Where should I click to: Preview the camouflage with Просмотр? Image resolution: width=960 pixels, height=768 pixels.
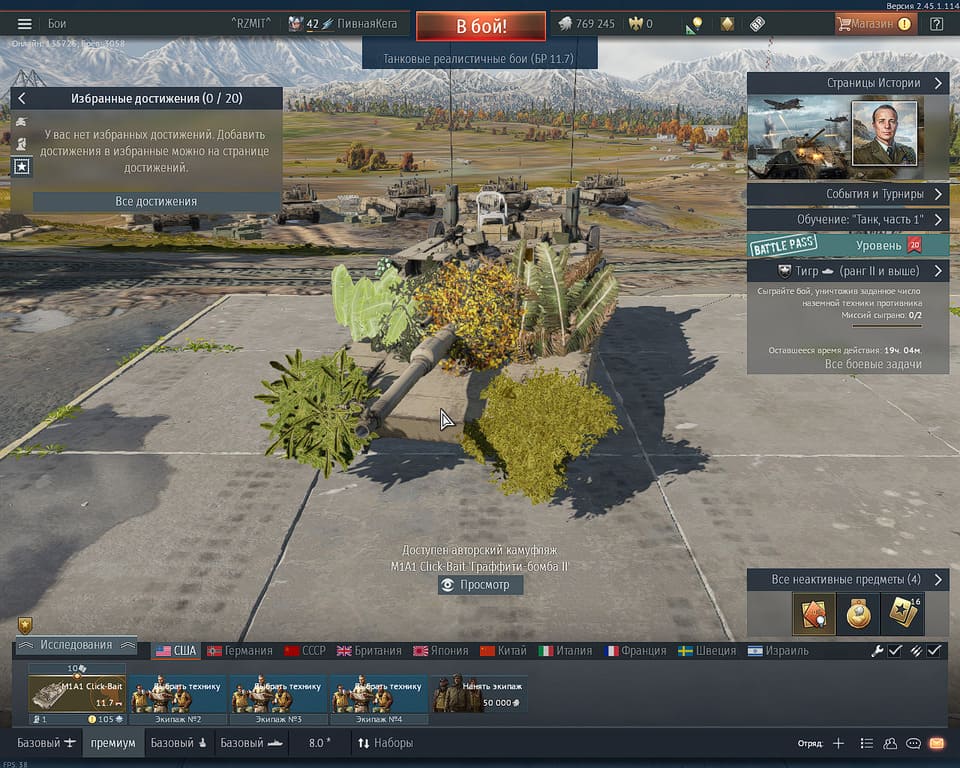click(480, 585)
